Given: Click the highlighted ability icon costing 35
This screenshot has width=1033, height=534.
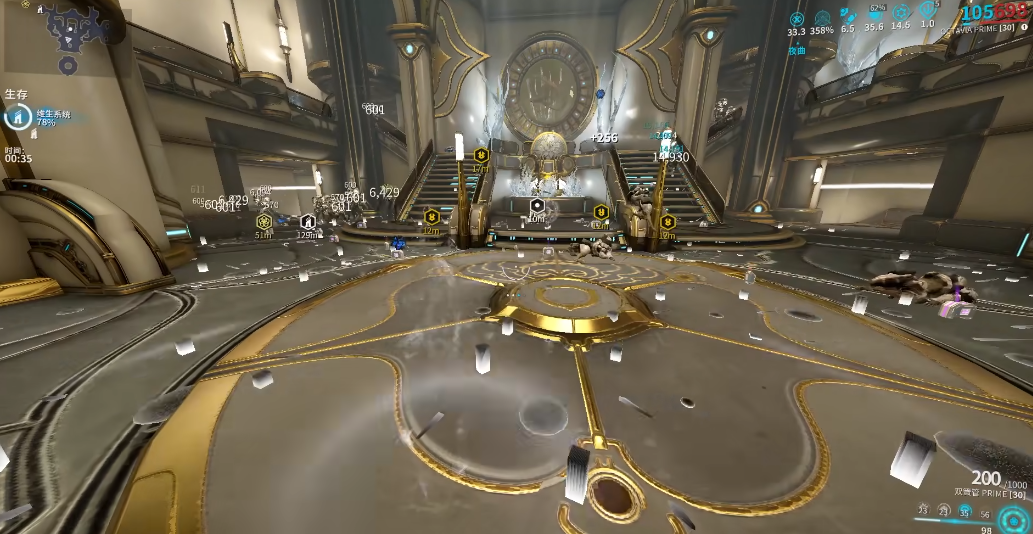Looking at the screenshot, I should (x=965, y=511).
